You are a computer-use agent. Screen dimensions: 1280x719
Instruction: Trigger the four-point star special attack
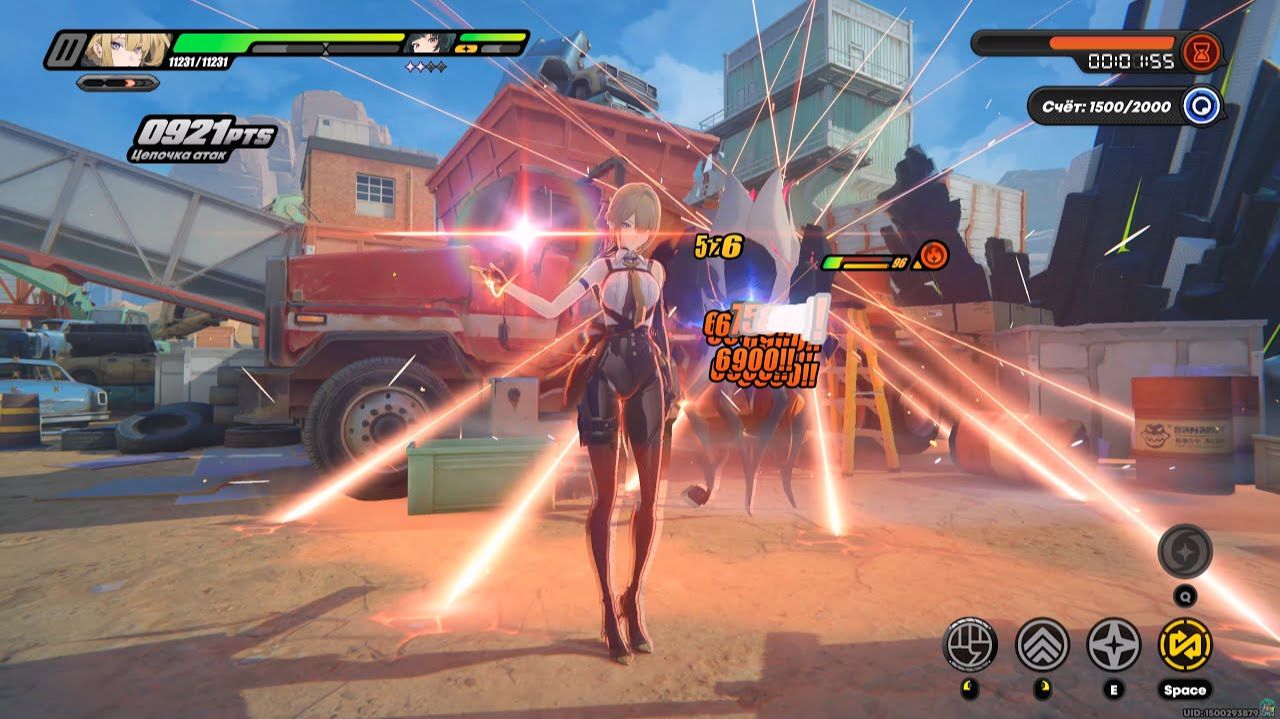(x=1113, y=644)
